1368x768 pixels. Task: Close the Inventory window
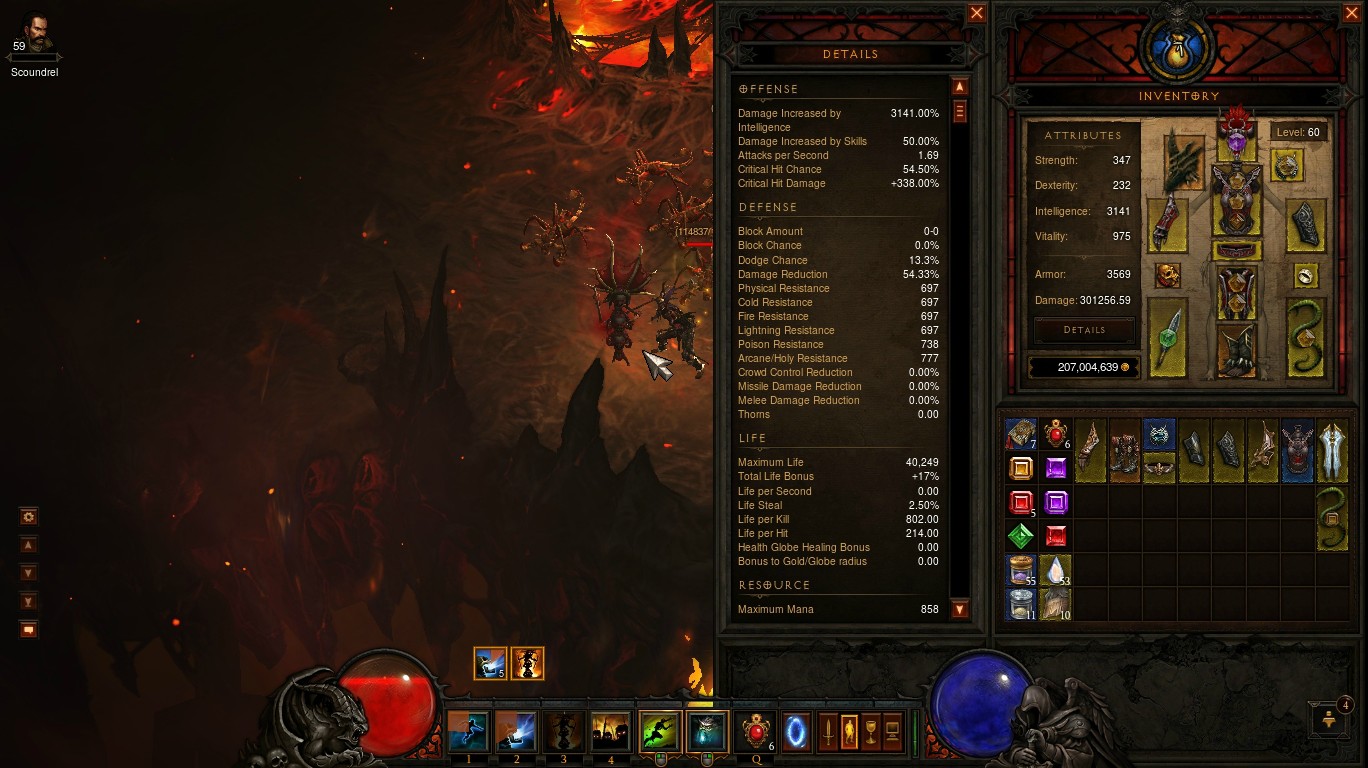[1351, 13]
